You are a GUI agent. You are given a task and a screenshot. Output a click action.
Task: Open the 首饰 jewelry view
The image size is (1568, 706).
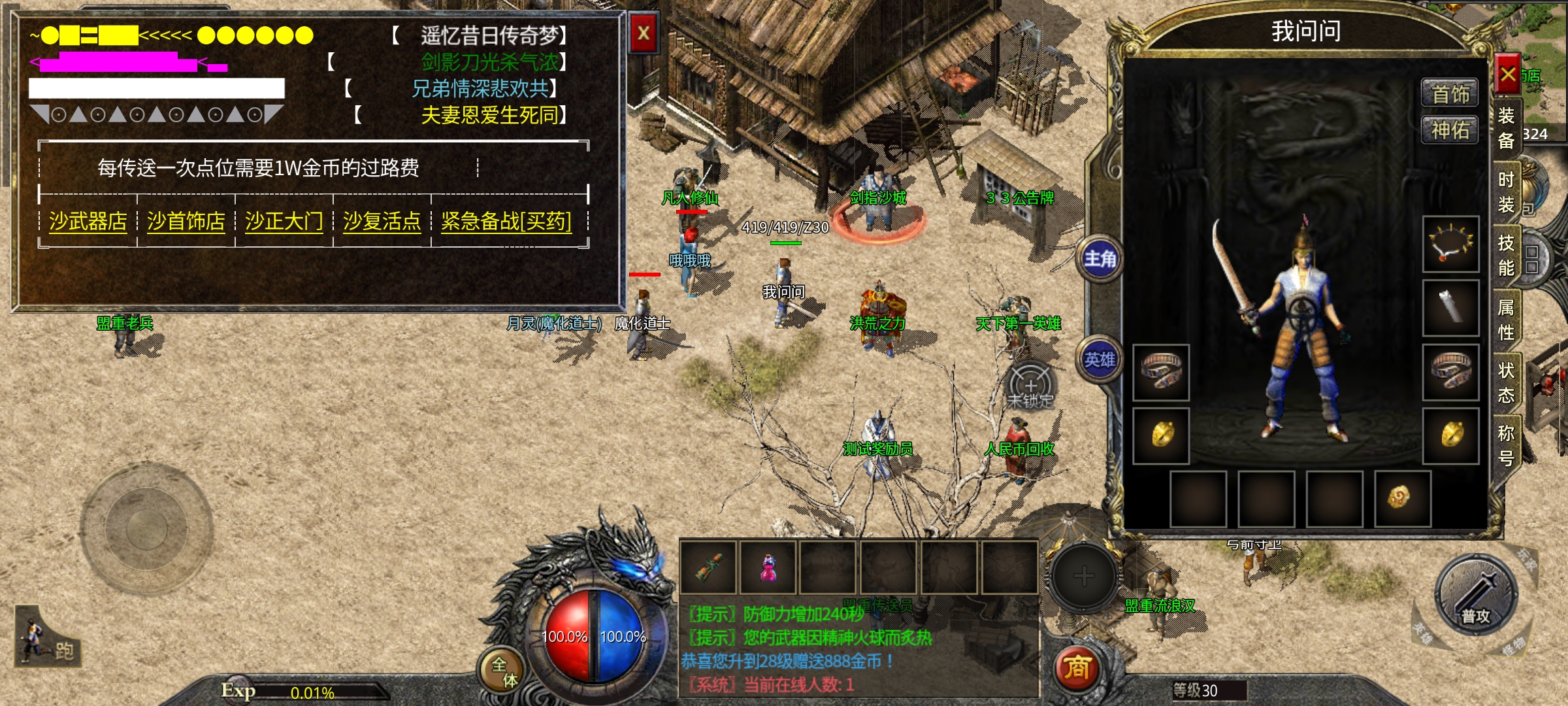click(x=1450, y=94)
